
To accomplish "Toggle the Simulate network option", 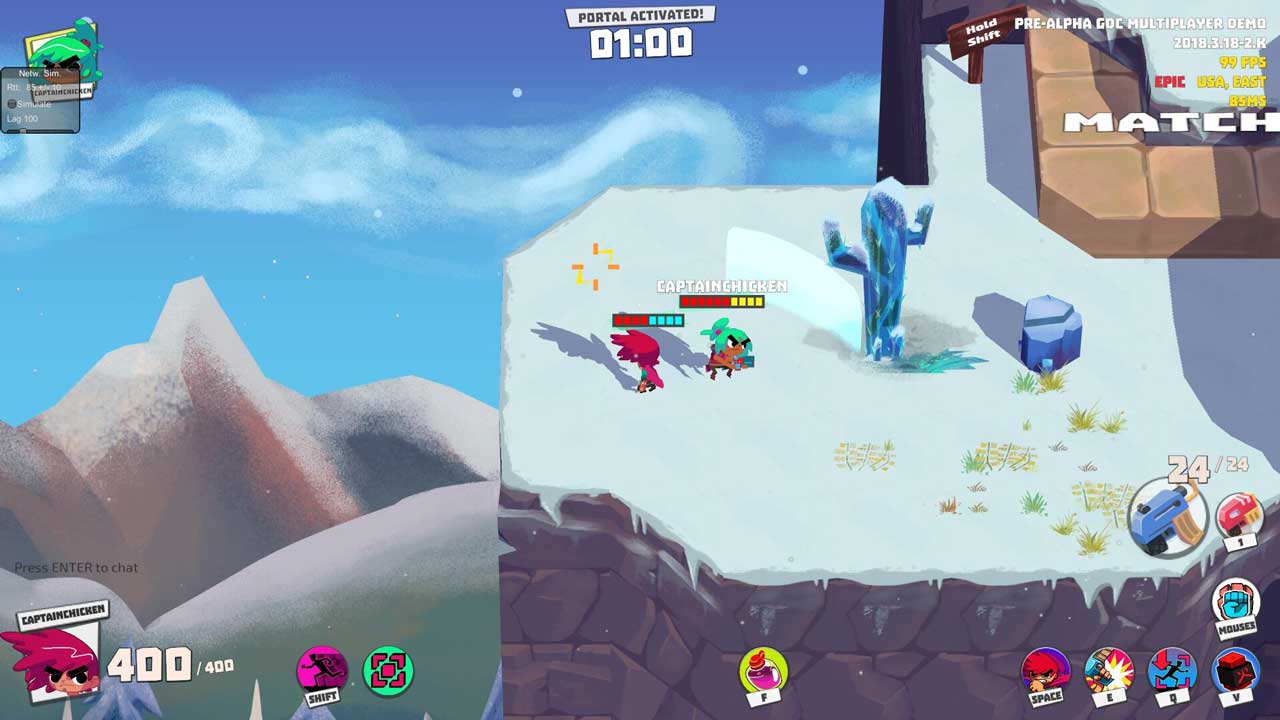I will (x=13, y=104).
